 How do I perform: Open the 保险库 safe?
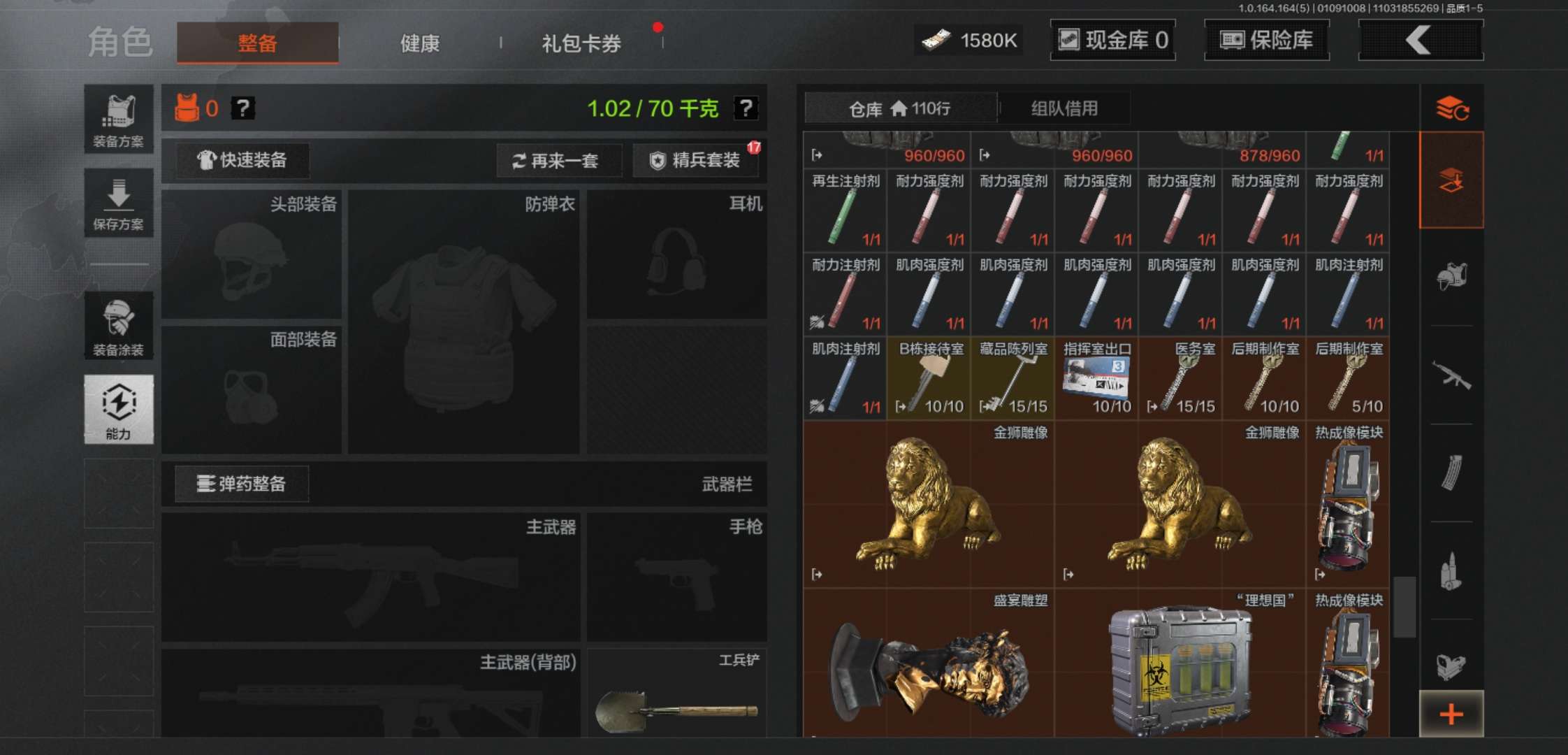(x=1267, y=40)
